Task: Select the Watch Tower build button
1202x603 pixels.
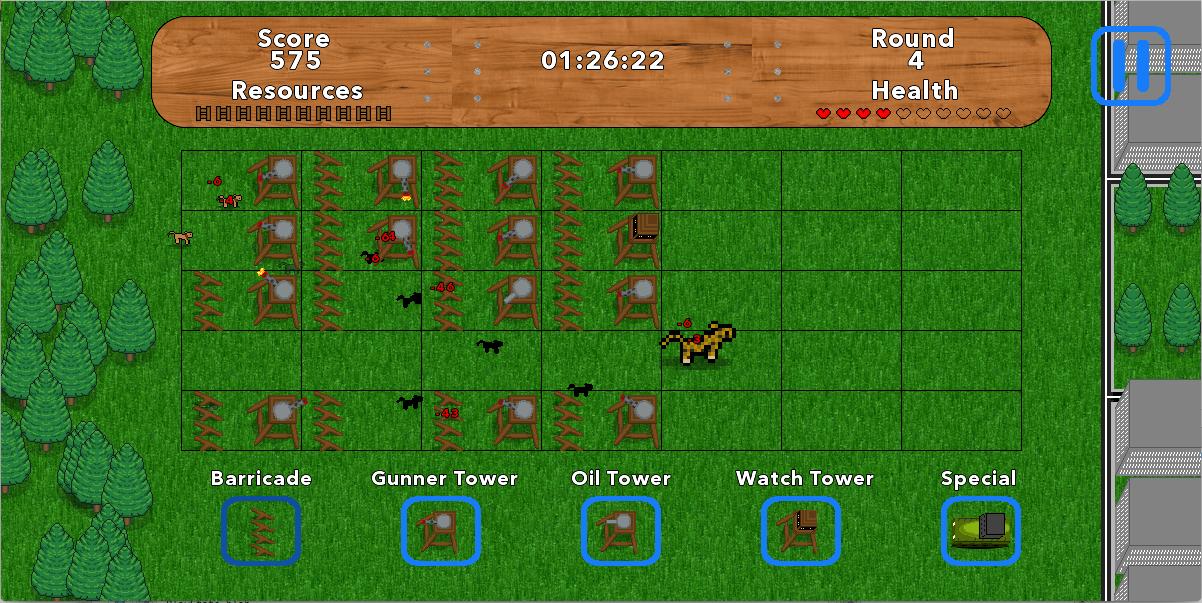Action: pos(801,531)
